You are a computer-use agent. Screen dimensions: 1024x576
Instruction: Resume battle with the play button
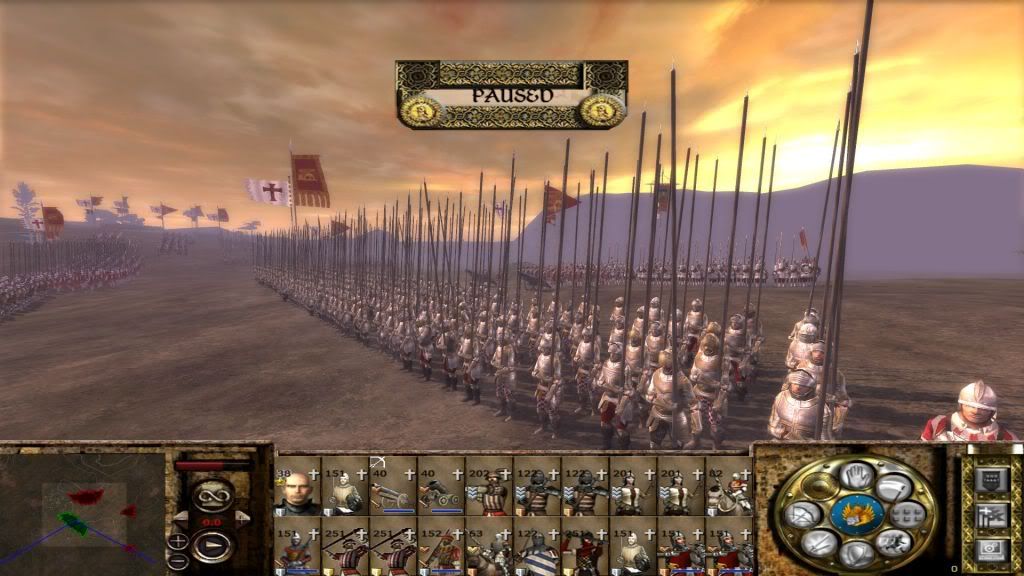tap(212, 547)
